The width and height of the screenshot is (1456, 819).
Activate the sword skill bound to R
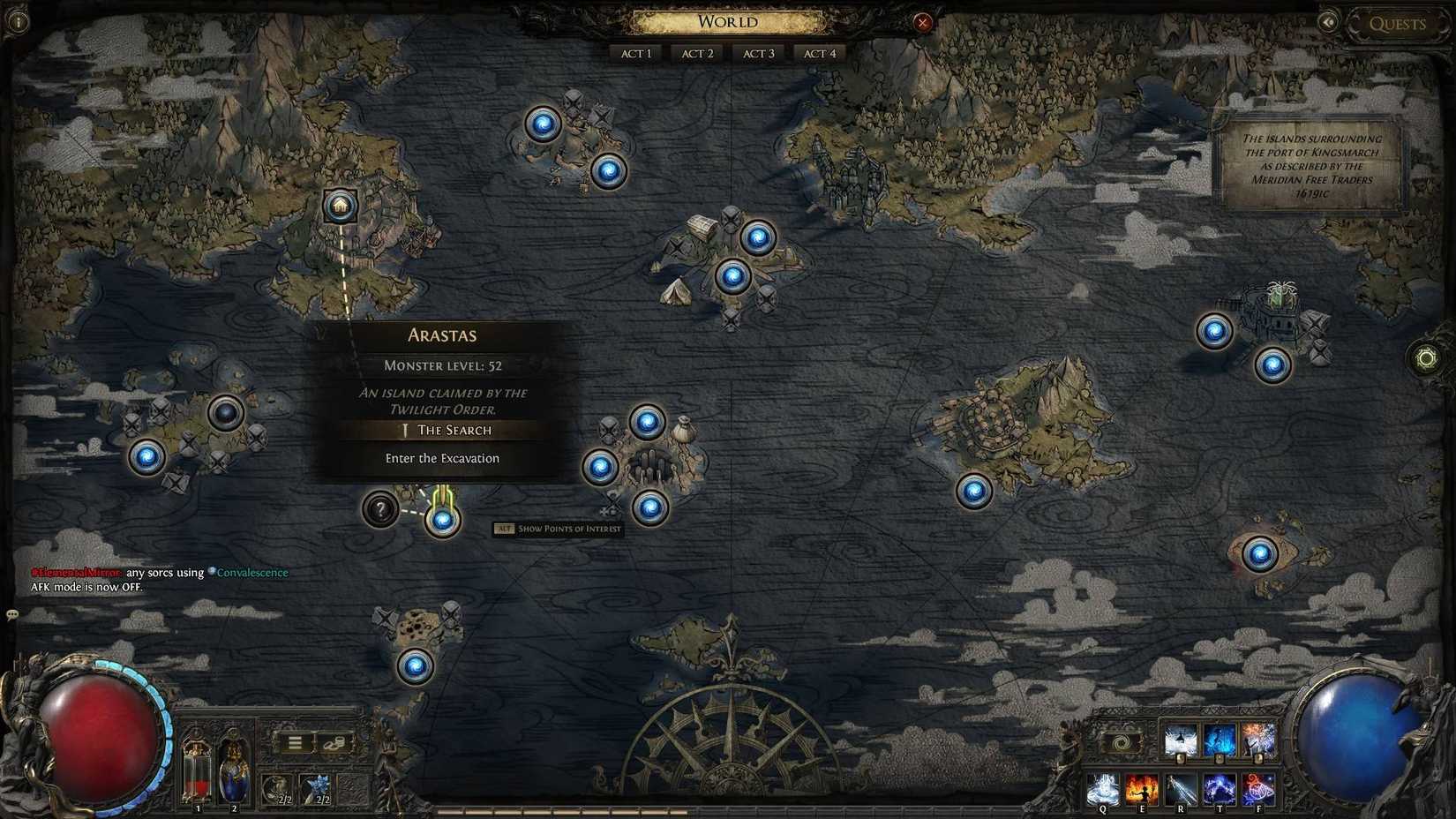1181,789
